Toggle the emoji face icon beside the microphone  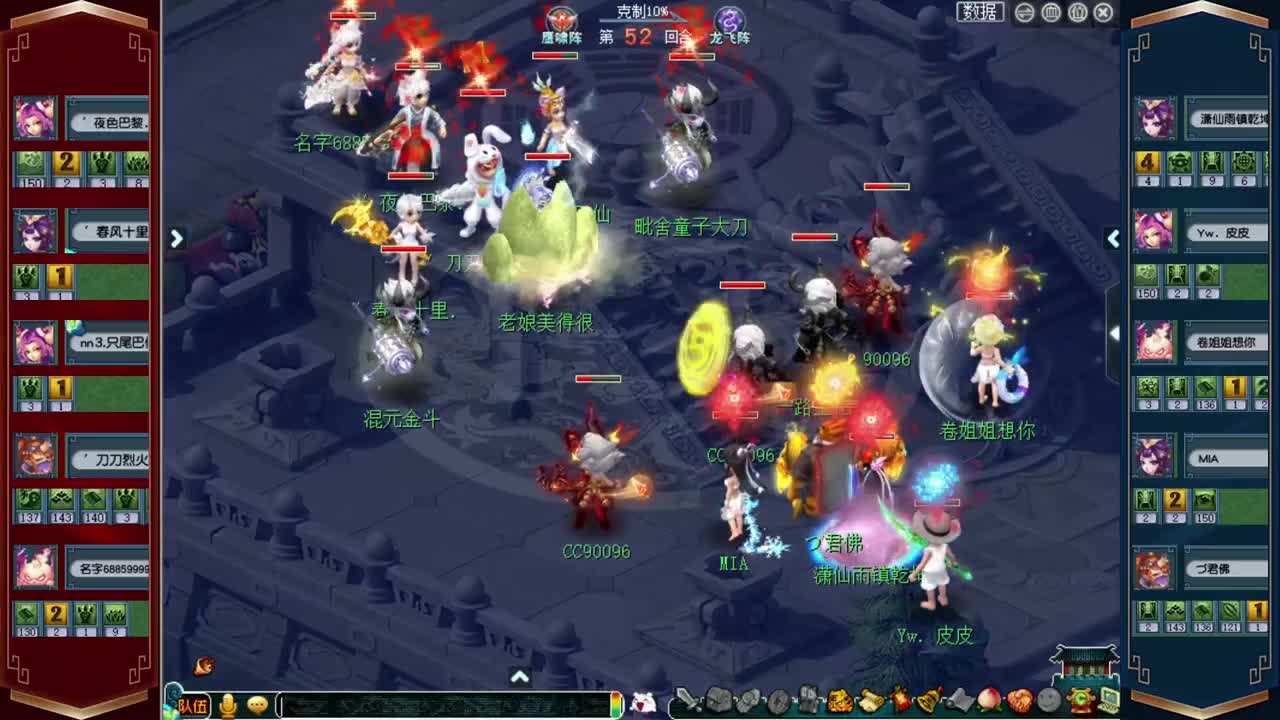(257, 704)
